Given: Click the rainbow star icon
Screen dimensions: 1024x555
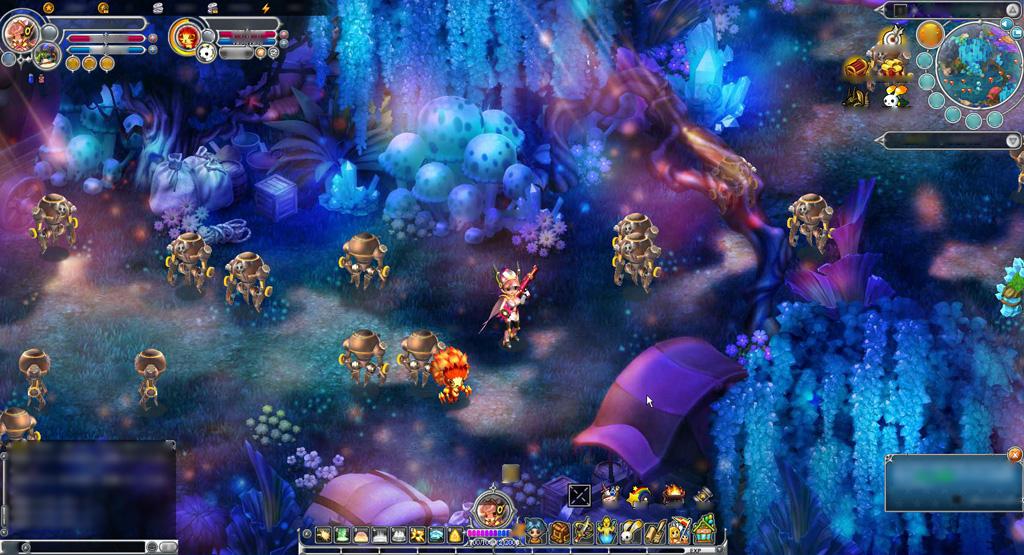Looking at the screenshot, I should [x=638, y=495].
